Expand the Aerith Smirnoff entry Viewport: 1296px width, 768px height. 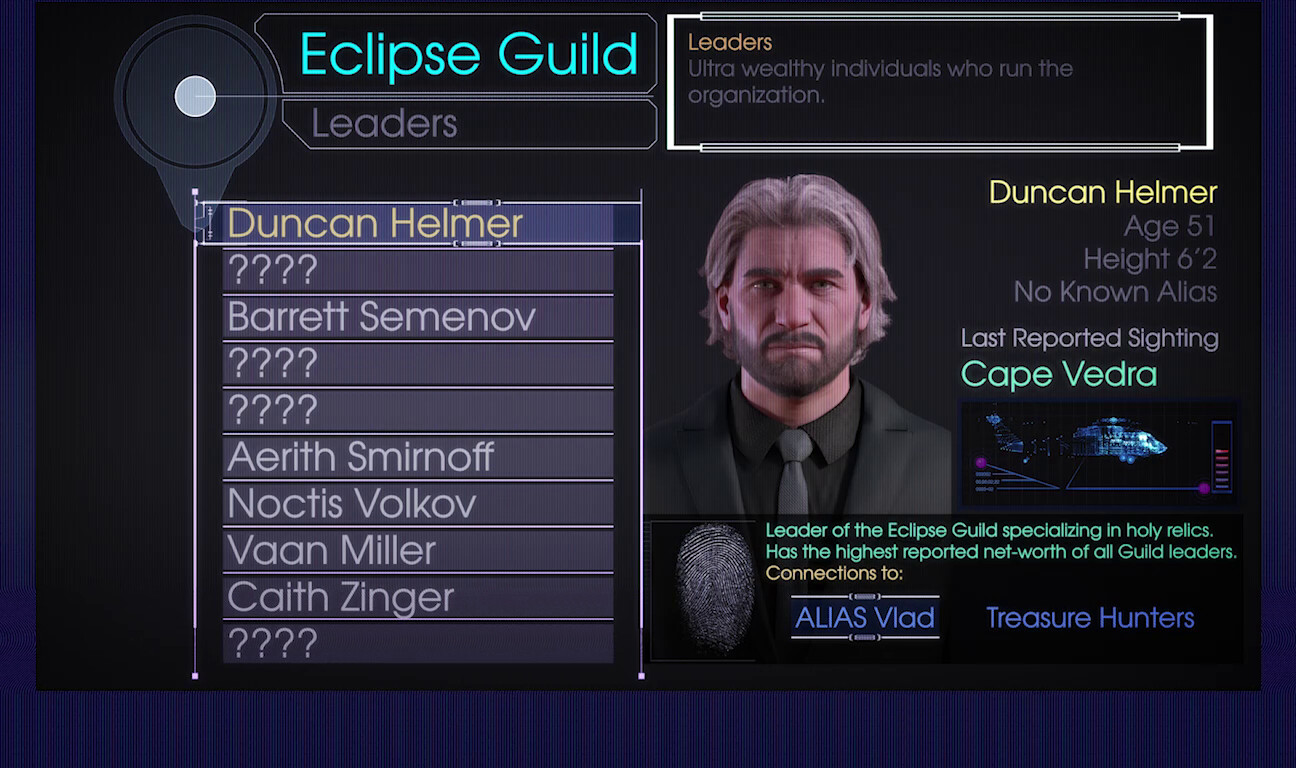point(362,457)
